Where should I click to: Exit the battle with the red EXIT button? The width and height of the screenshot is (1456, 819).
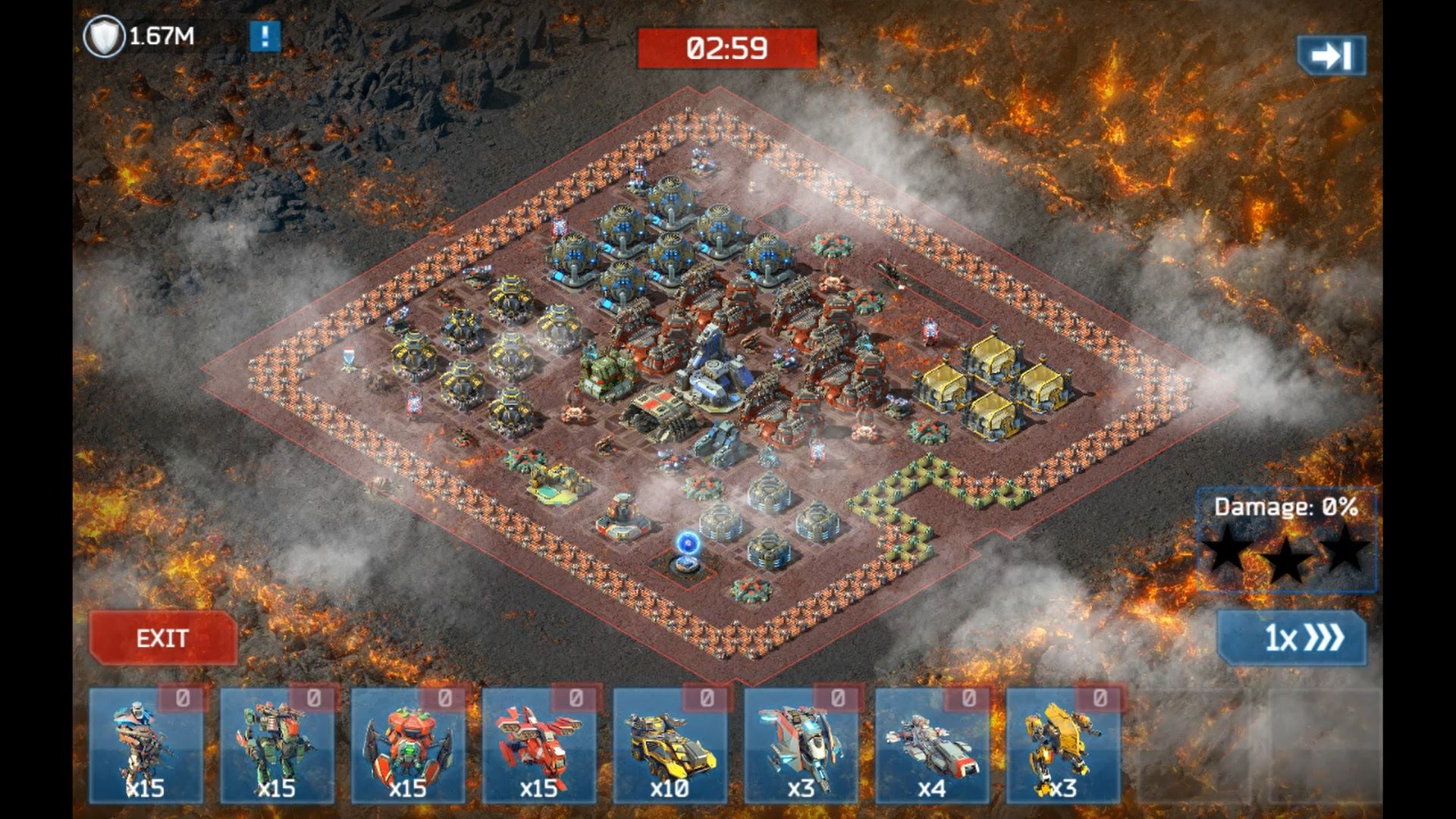[x=162, y=639]
